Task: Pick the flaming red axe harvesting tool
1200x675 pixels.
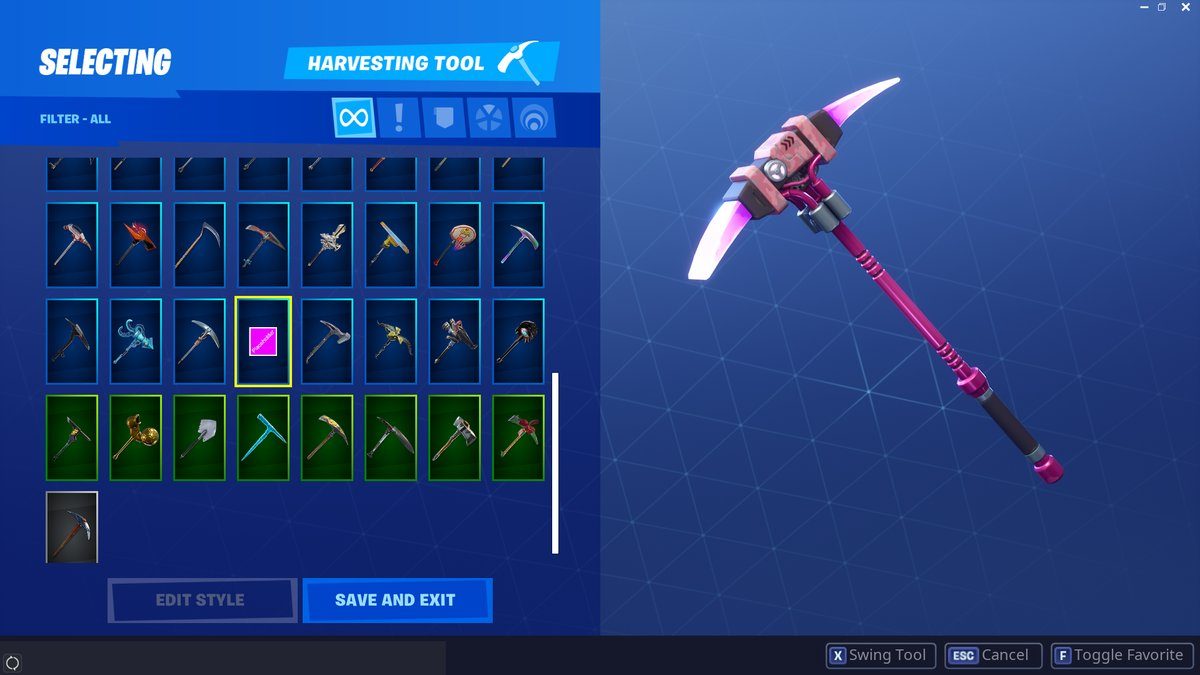Action: (135, 245)
